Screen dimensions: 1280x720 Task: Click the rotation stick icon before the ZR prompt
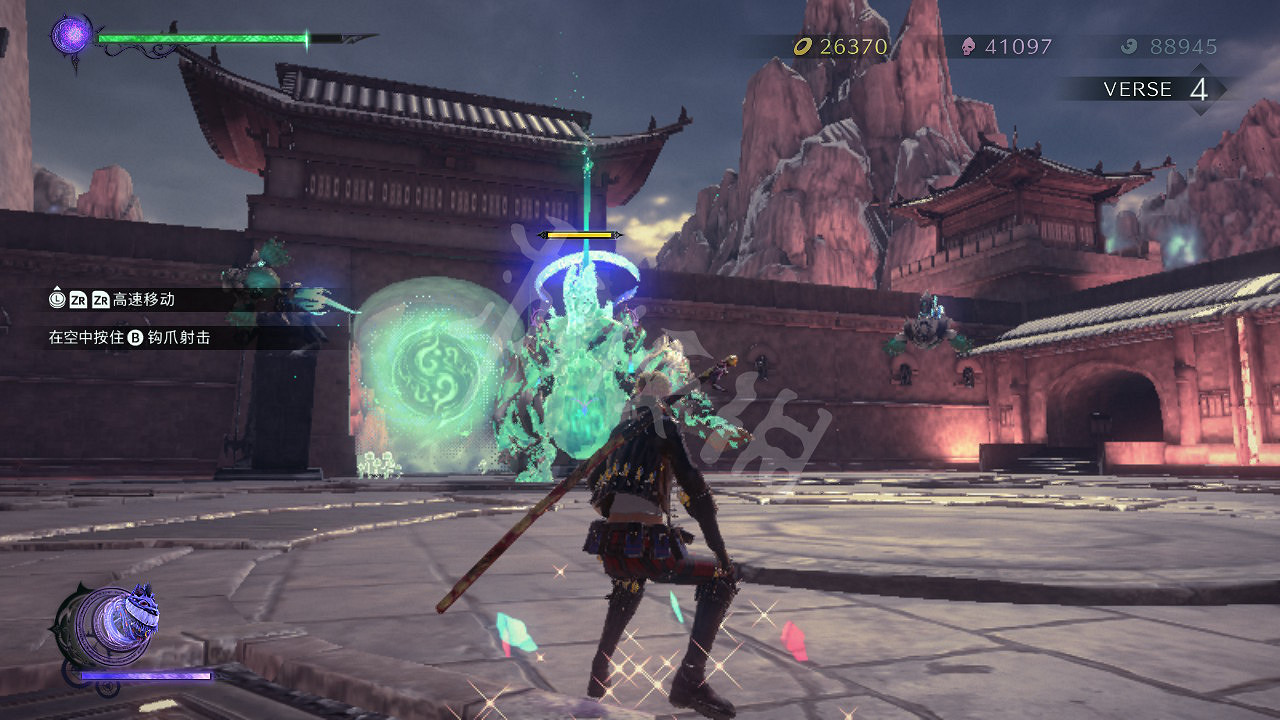(57, 300)
